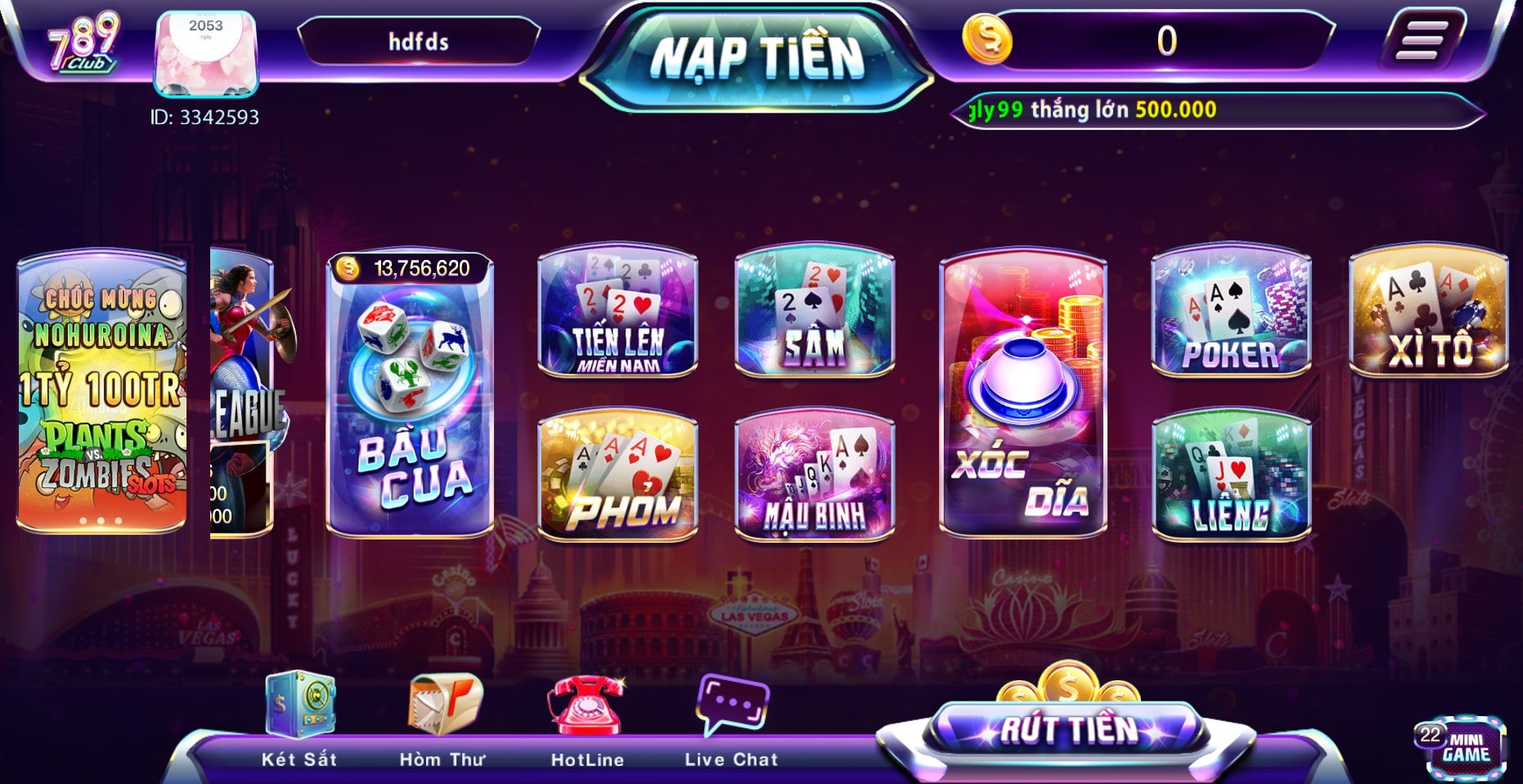Image resolution: width=1523 pixels, height=784 pixels.
Task: Select the 789 Club logo
Action: (82, 45)
